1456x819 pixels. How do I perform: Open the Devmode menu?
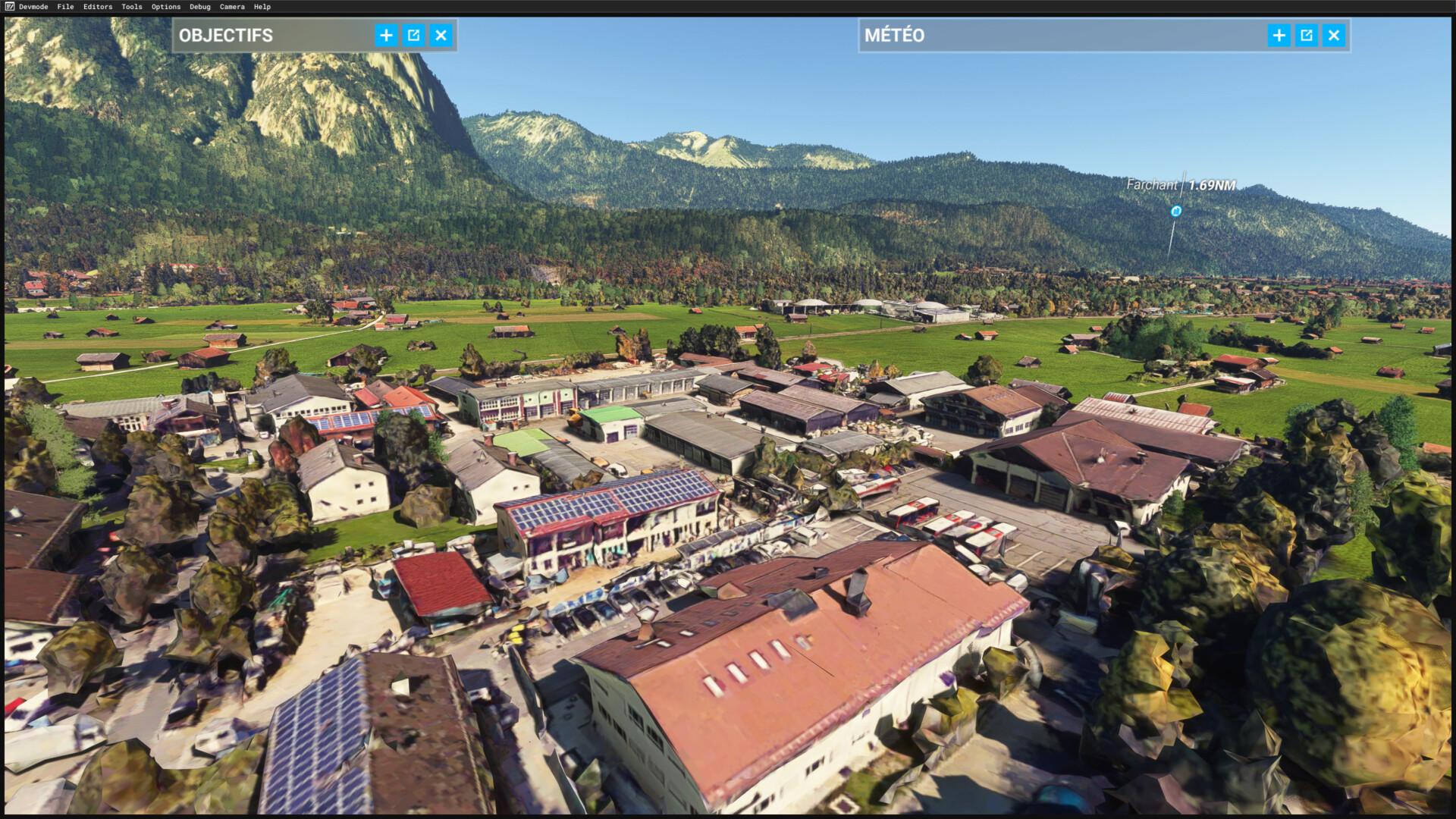(33, 7)
